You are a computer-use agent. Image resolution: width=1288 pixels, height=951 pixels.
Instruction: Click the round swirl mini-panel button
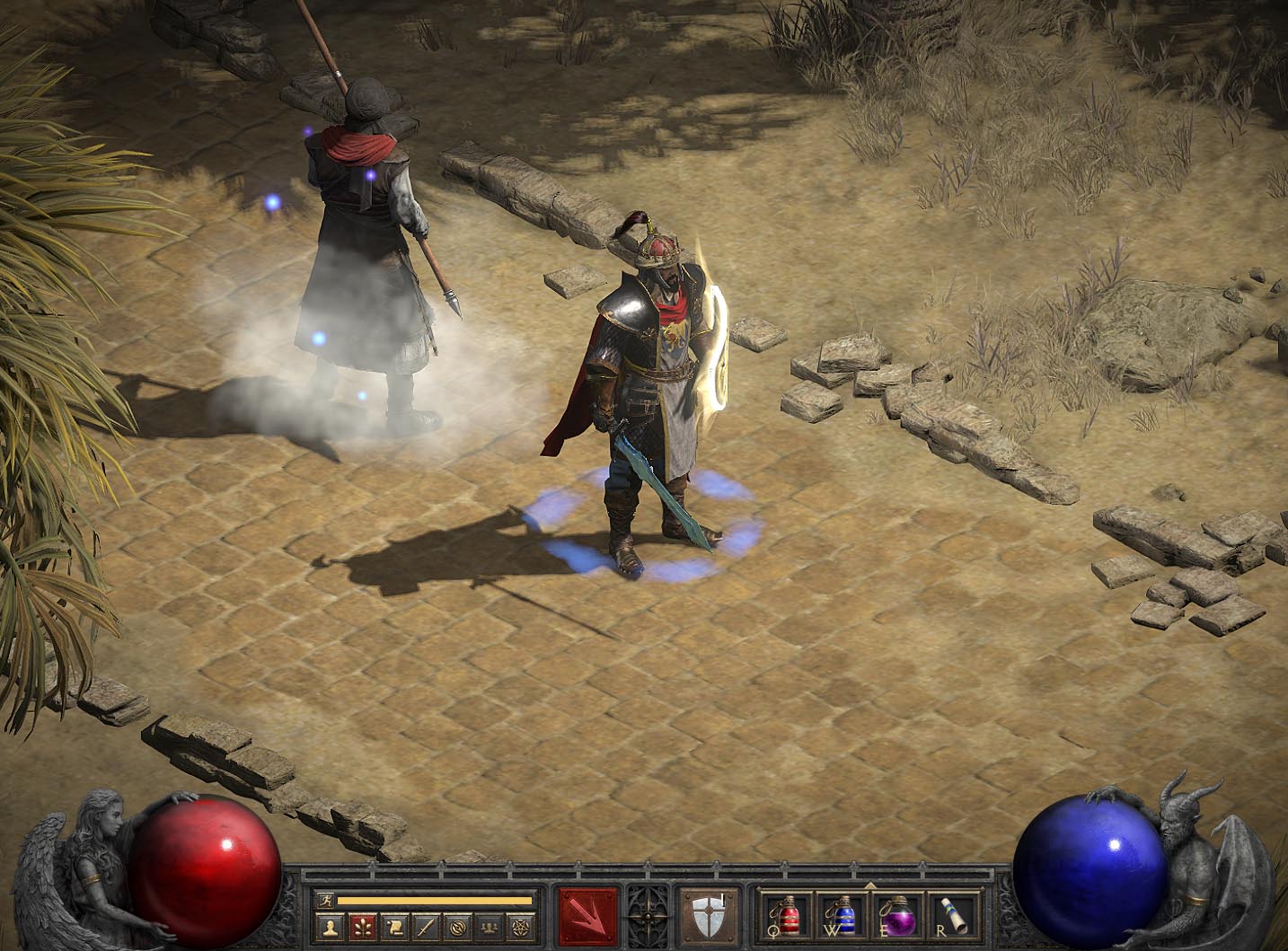tap(458, 926)
